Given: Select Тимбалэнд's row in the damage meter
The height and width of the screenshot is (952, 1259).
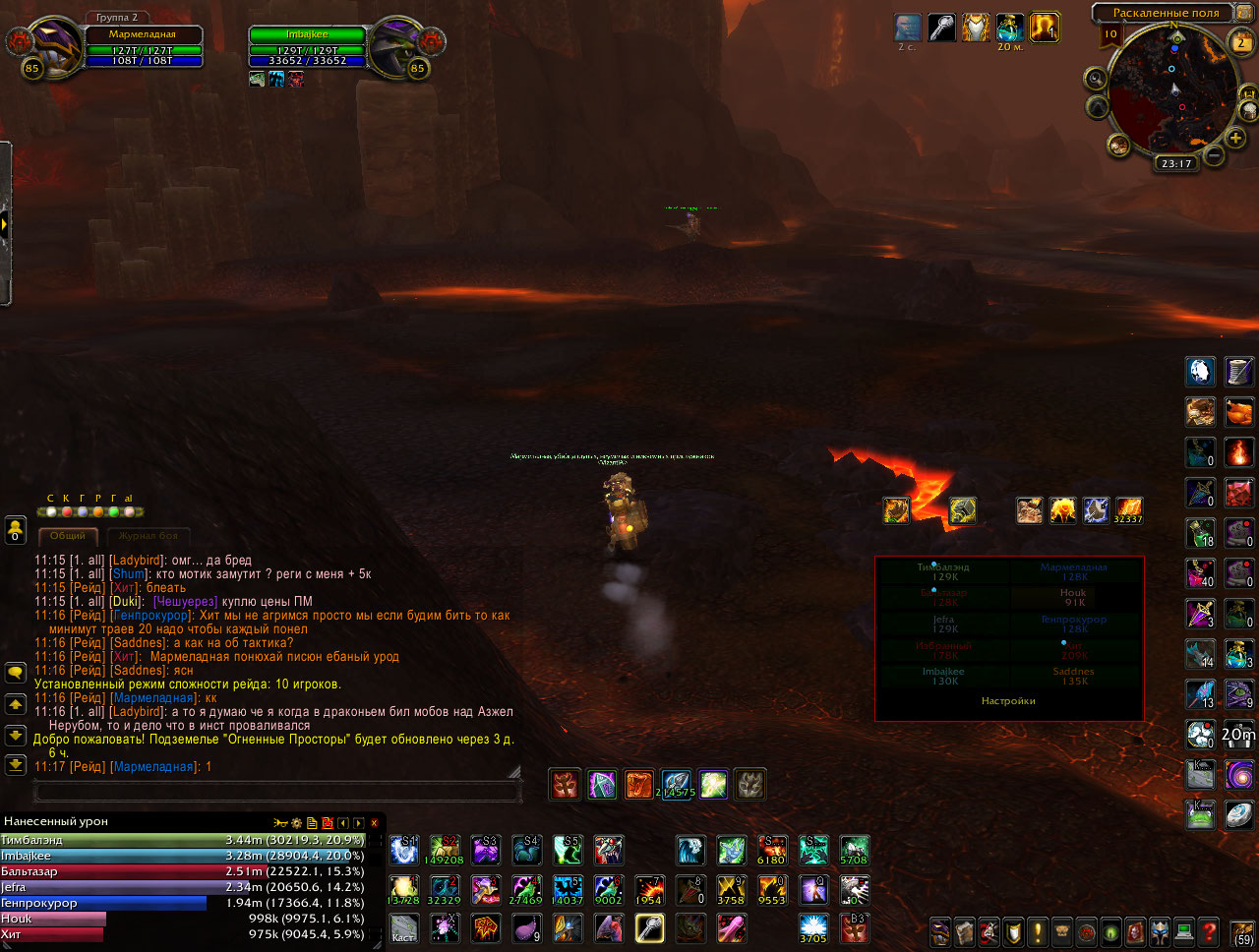Looking at the screenshot, I should [183, 840].
